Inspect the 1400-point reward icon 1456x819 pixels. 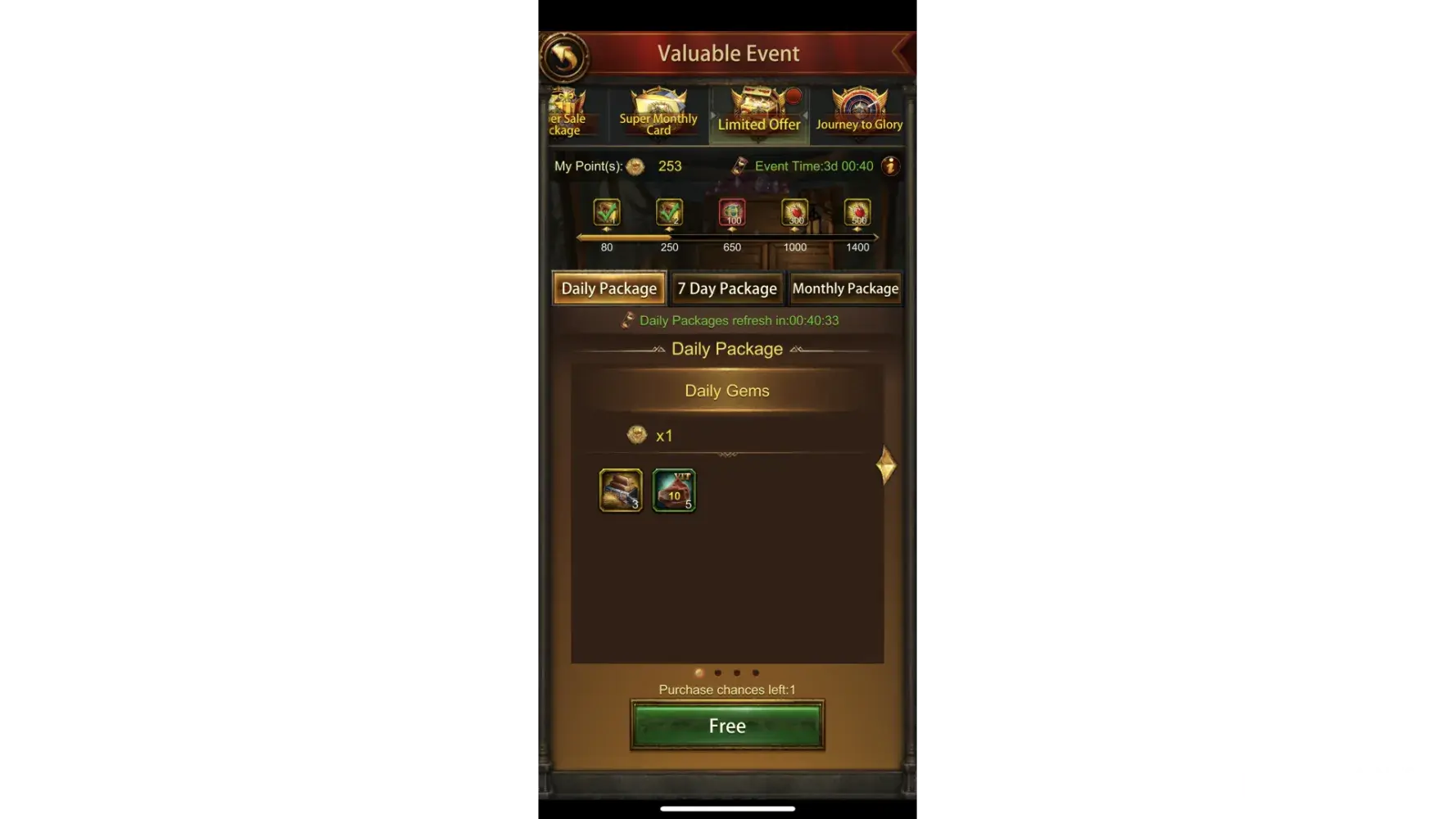(x=857, y=213)
